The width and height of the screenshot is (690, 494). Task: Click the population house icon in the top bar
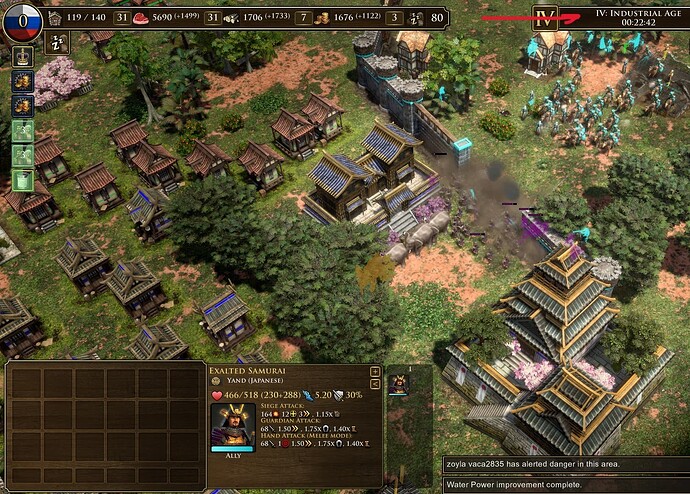pyautogui.click(x=55, y=18)
